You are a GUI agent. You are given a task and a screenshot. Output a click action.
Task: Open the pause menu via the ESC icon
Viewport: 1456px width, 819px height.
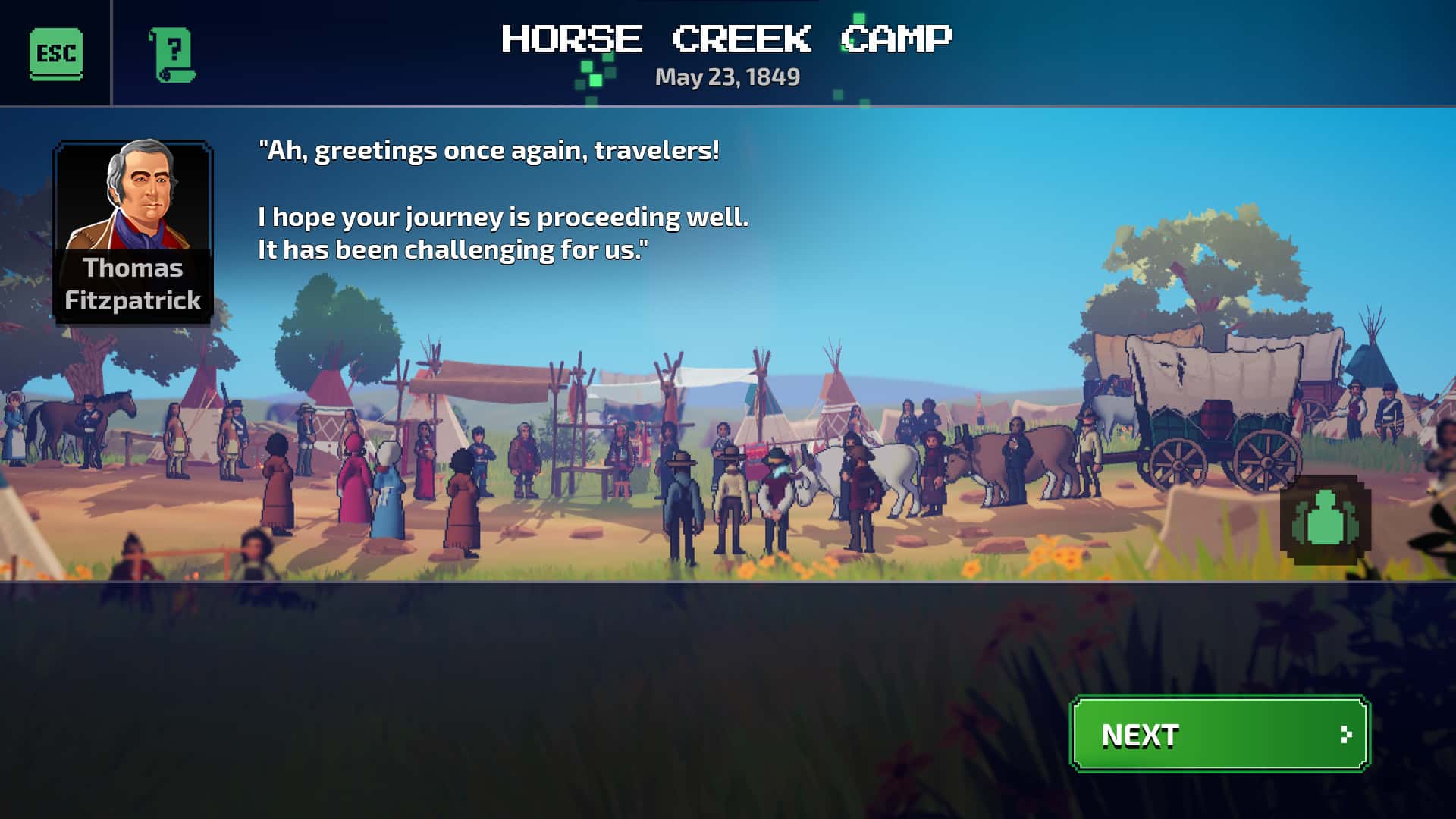pyautogui.click(x=56, y=54)
